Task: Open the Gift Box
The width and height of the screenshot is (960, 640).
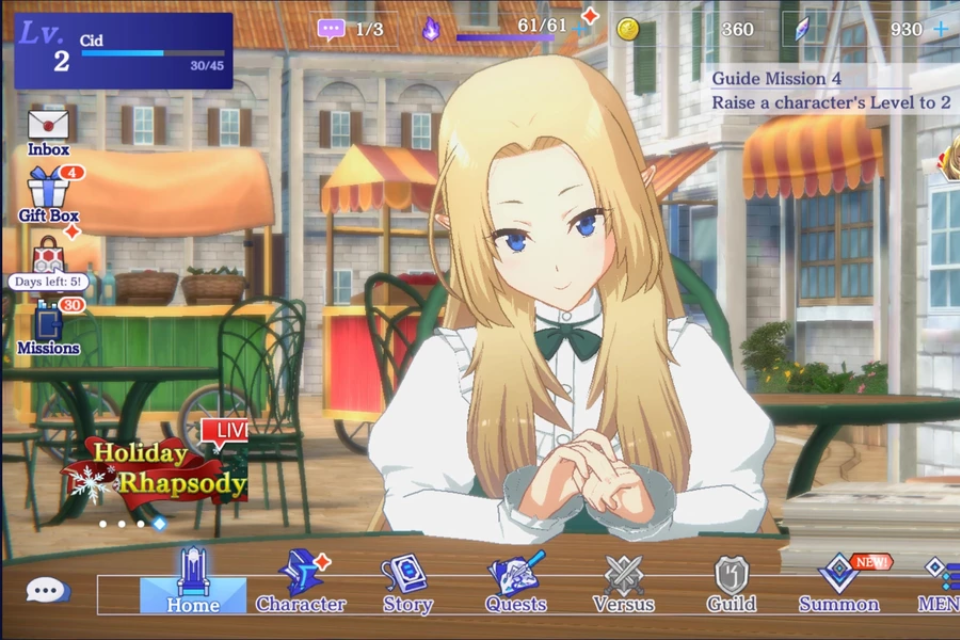Action: 48,193
